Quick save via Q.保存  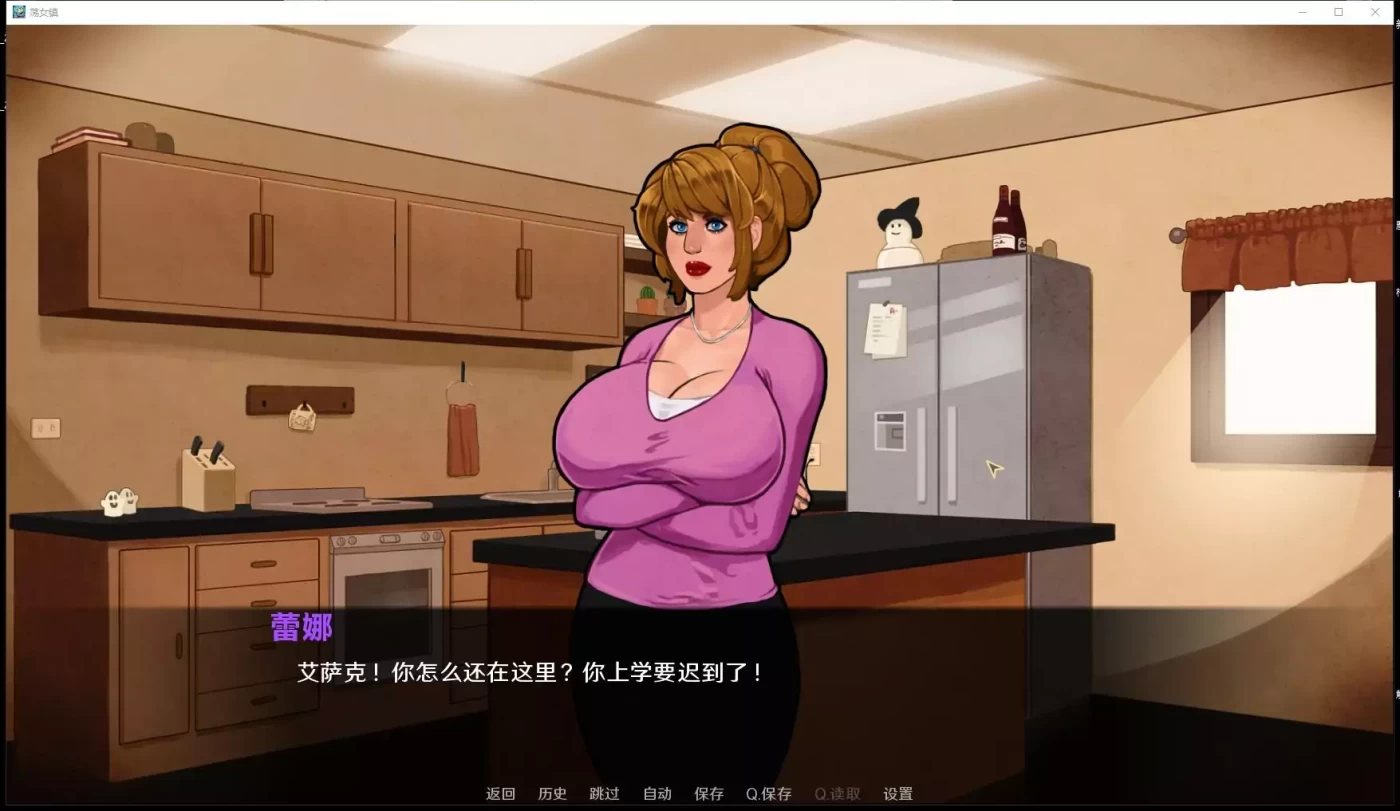click(x=768, y=793)
